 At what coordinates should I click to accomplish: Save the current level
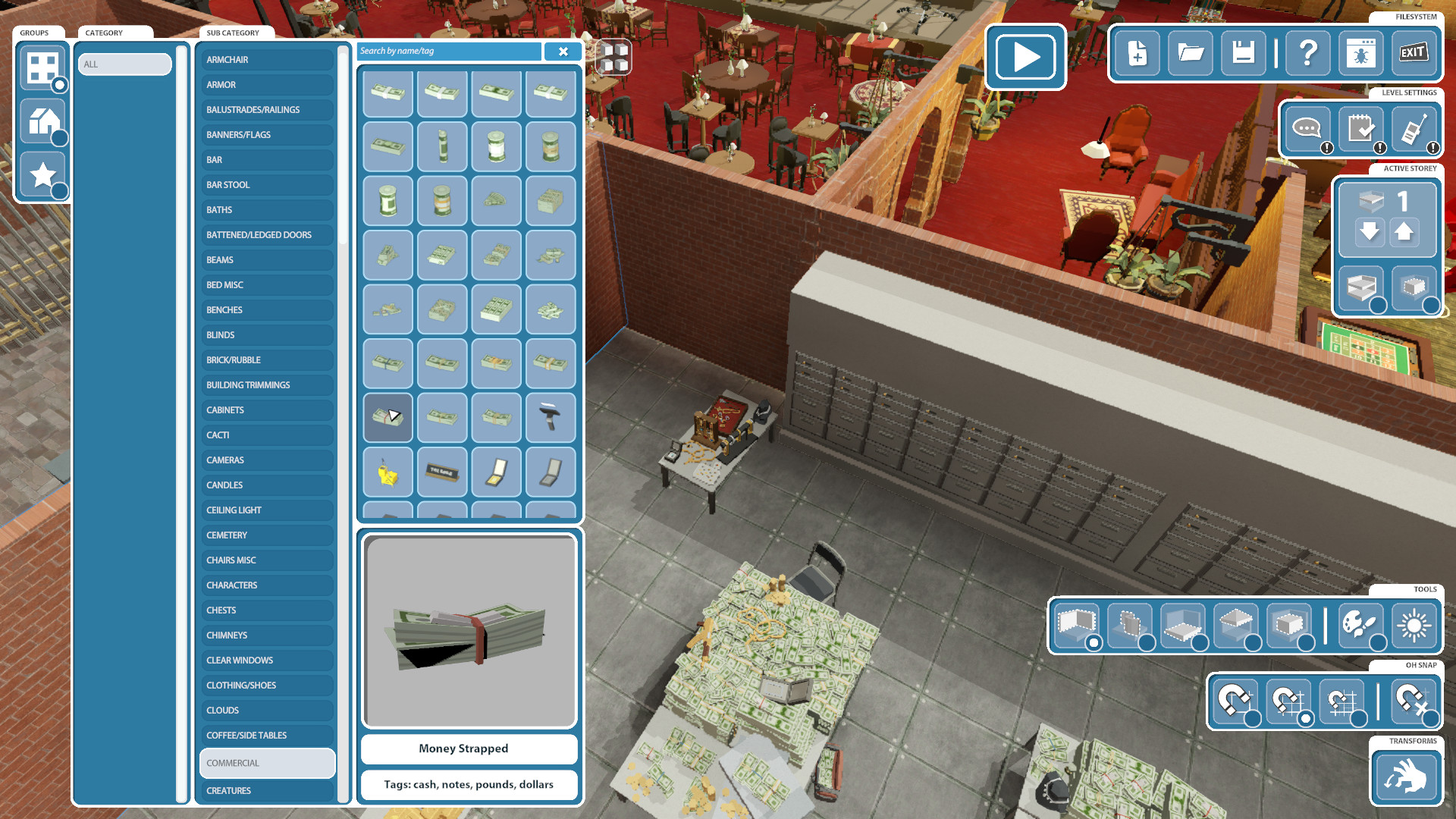click(1243, 54)
